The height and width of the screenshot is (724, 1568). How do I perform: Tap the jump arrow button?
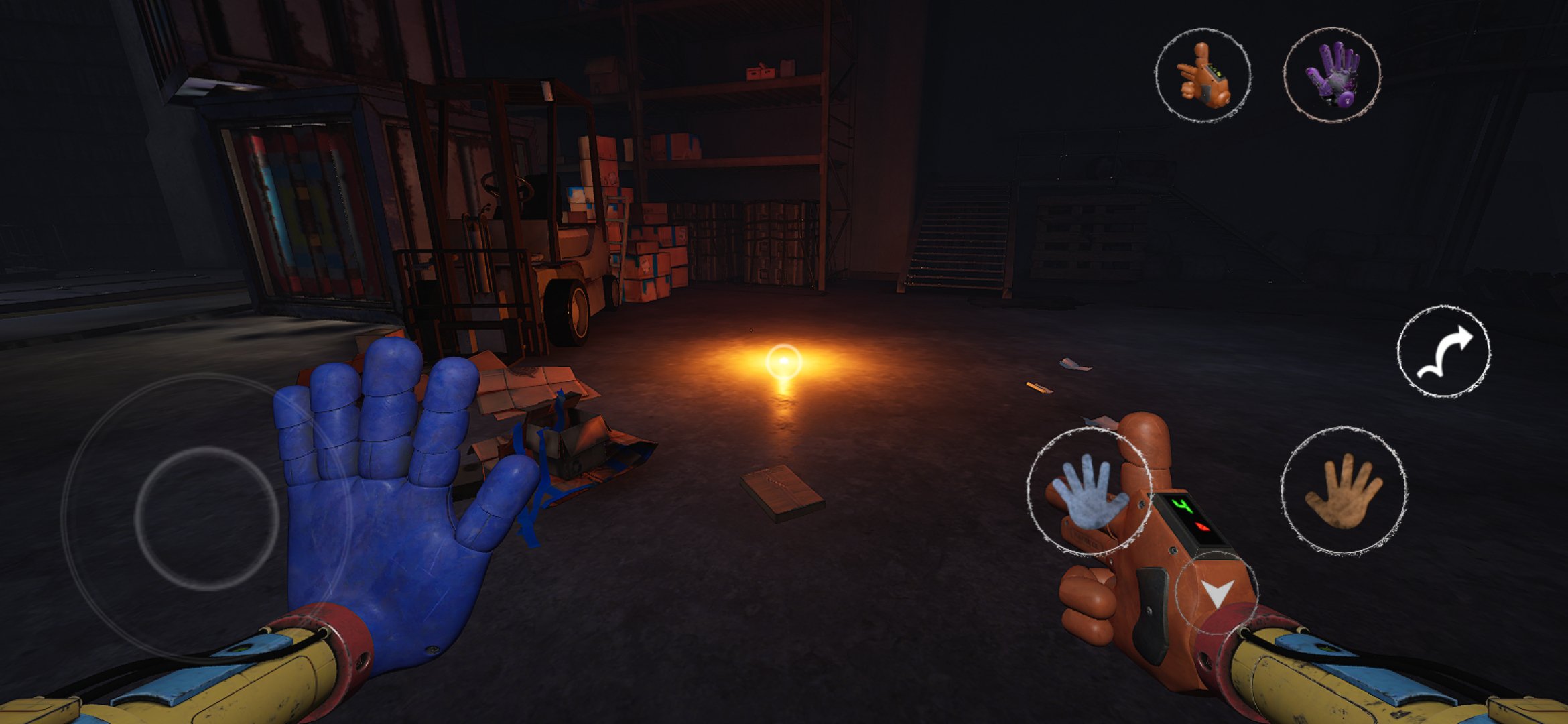[x=1444, y=351]
